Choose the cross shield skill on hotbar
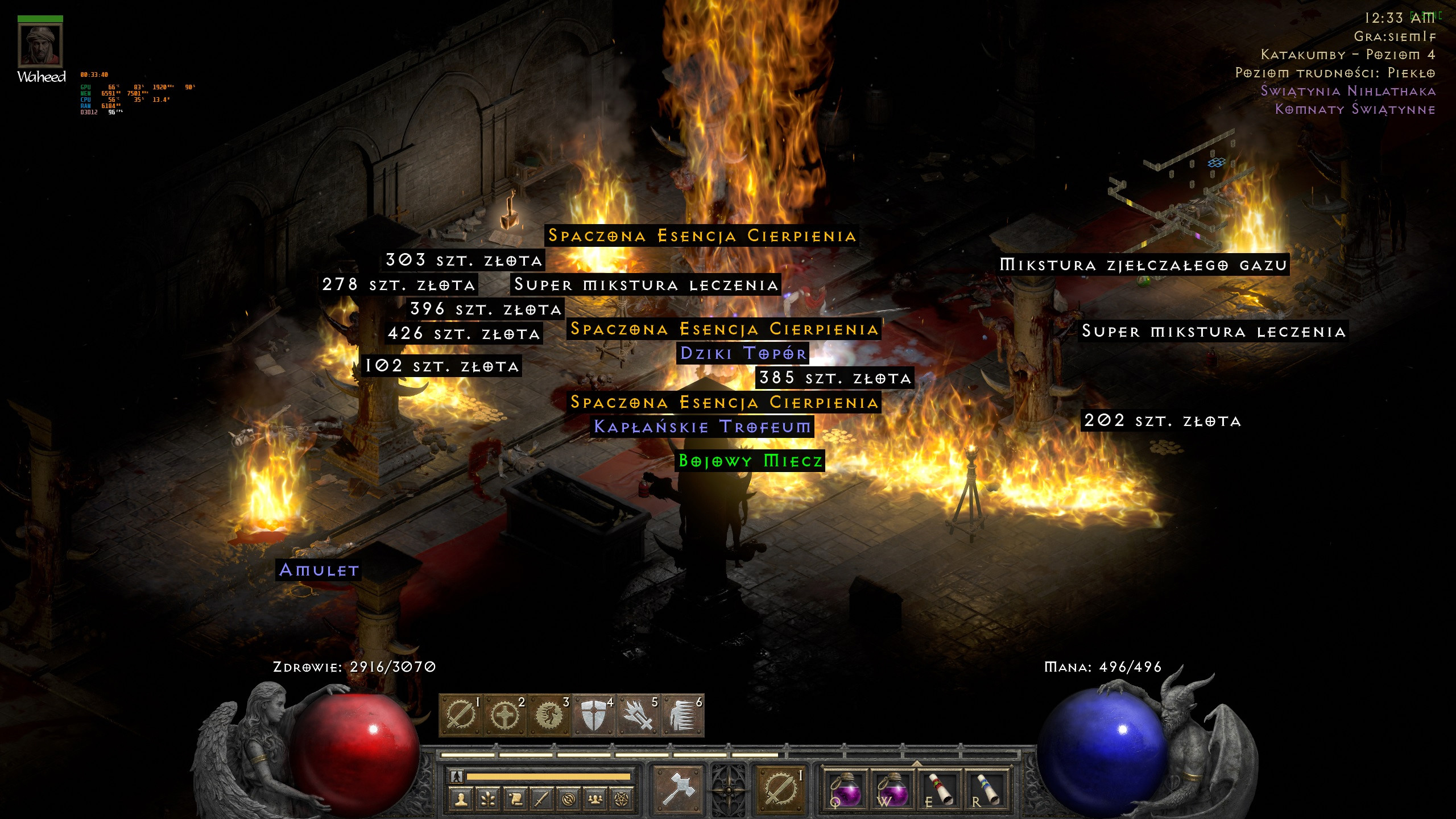 point(593,715)
